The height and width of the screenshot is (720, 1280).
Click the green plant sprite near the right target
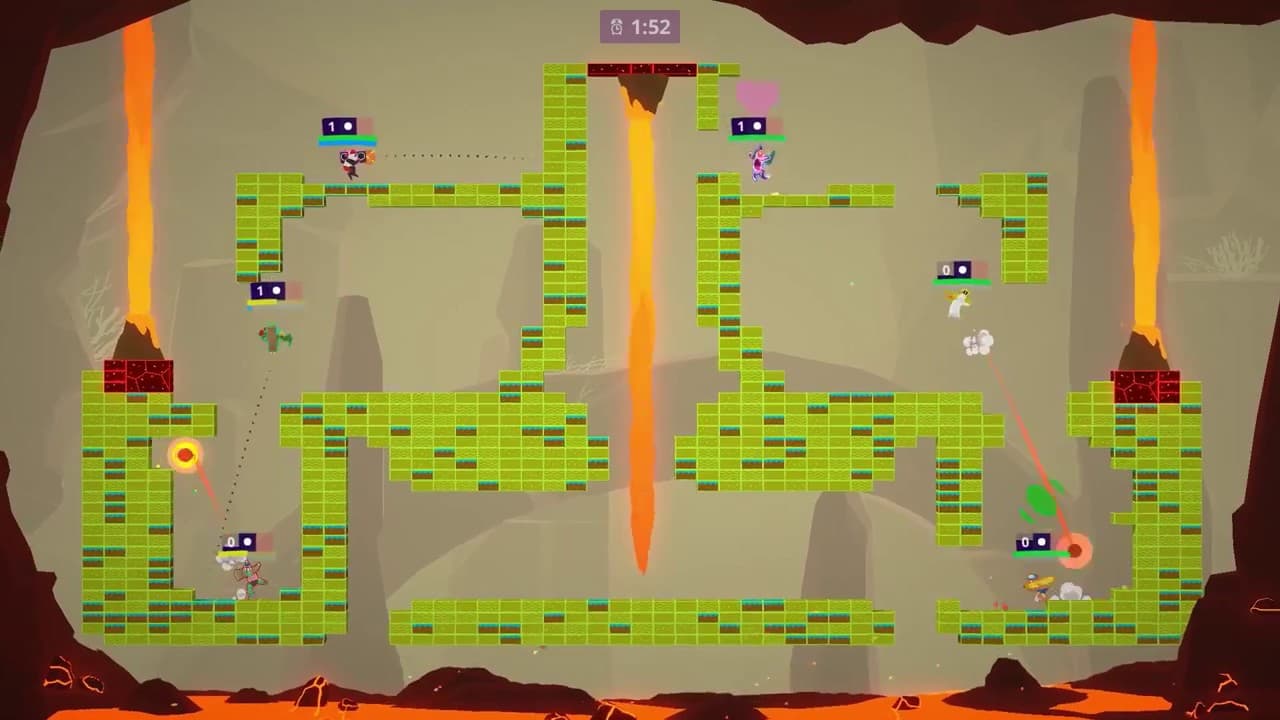point(1040,497)
